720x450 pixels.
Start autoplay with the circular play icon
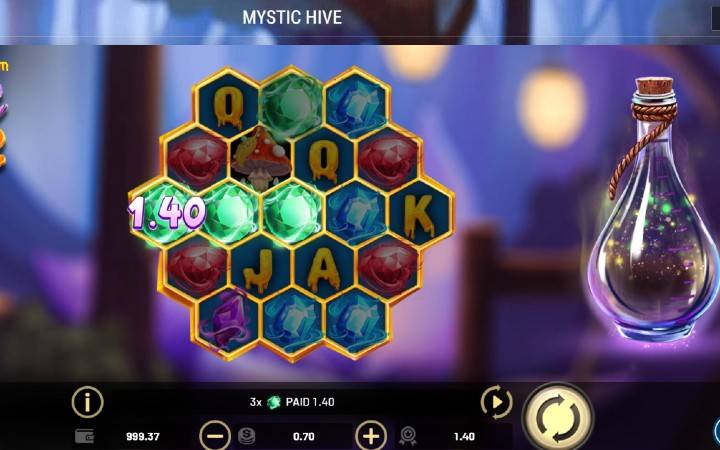496,402
